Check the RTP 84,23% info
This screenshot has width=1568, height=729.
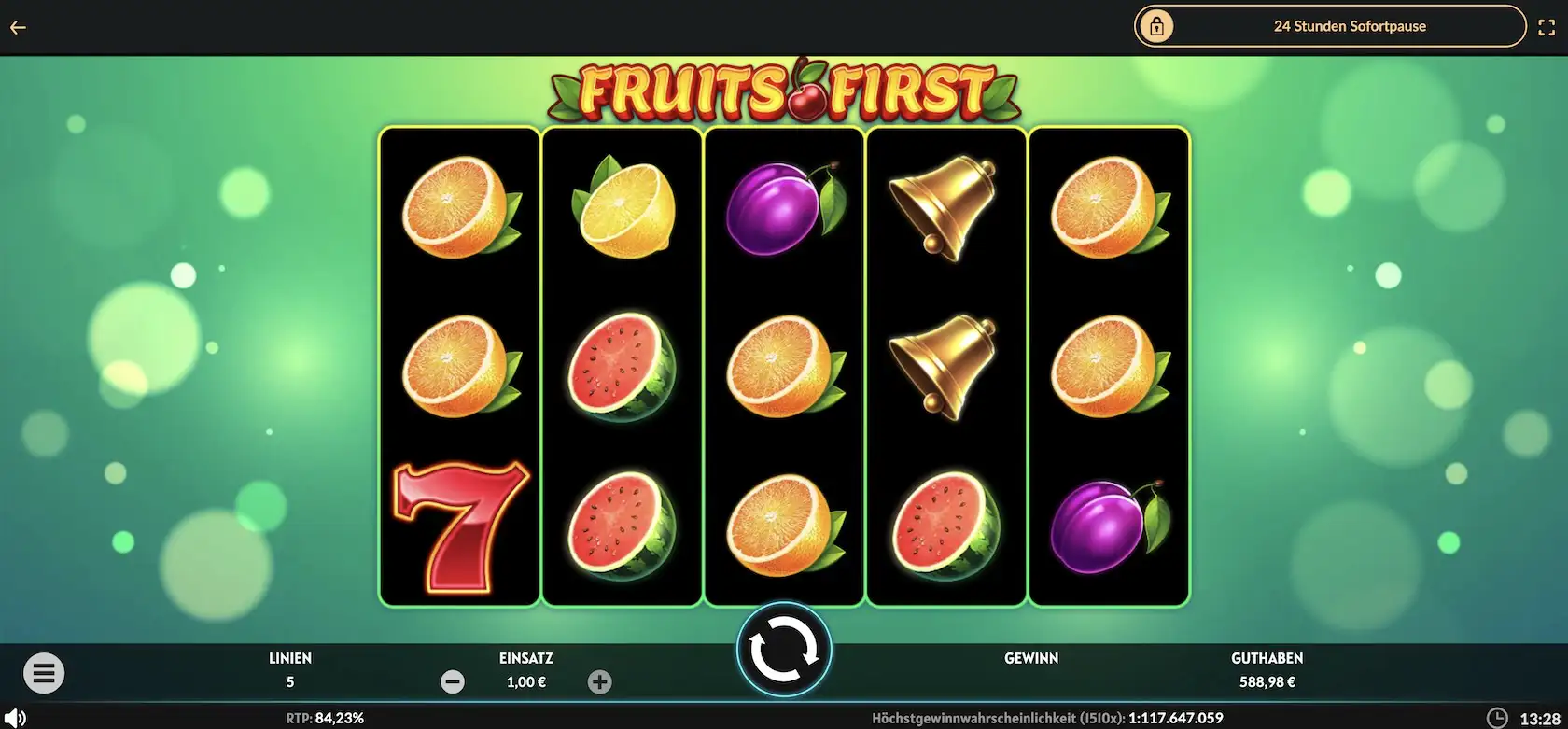point(325,718)
